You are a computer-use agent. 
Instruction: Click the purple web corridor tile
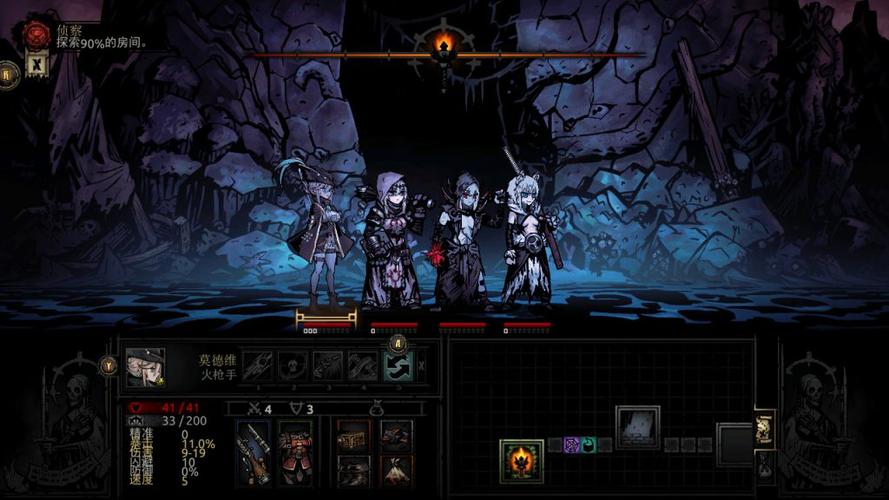pyautogui.click(x=571, y=445)
